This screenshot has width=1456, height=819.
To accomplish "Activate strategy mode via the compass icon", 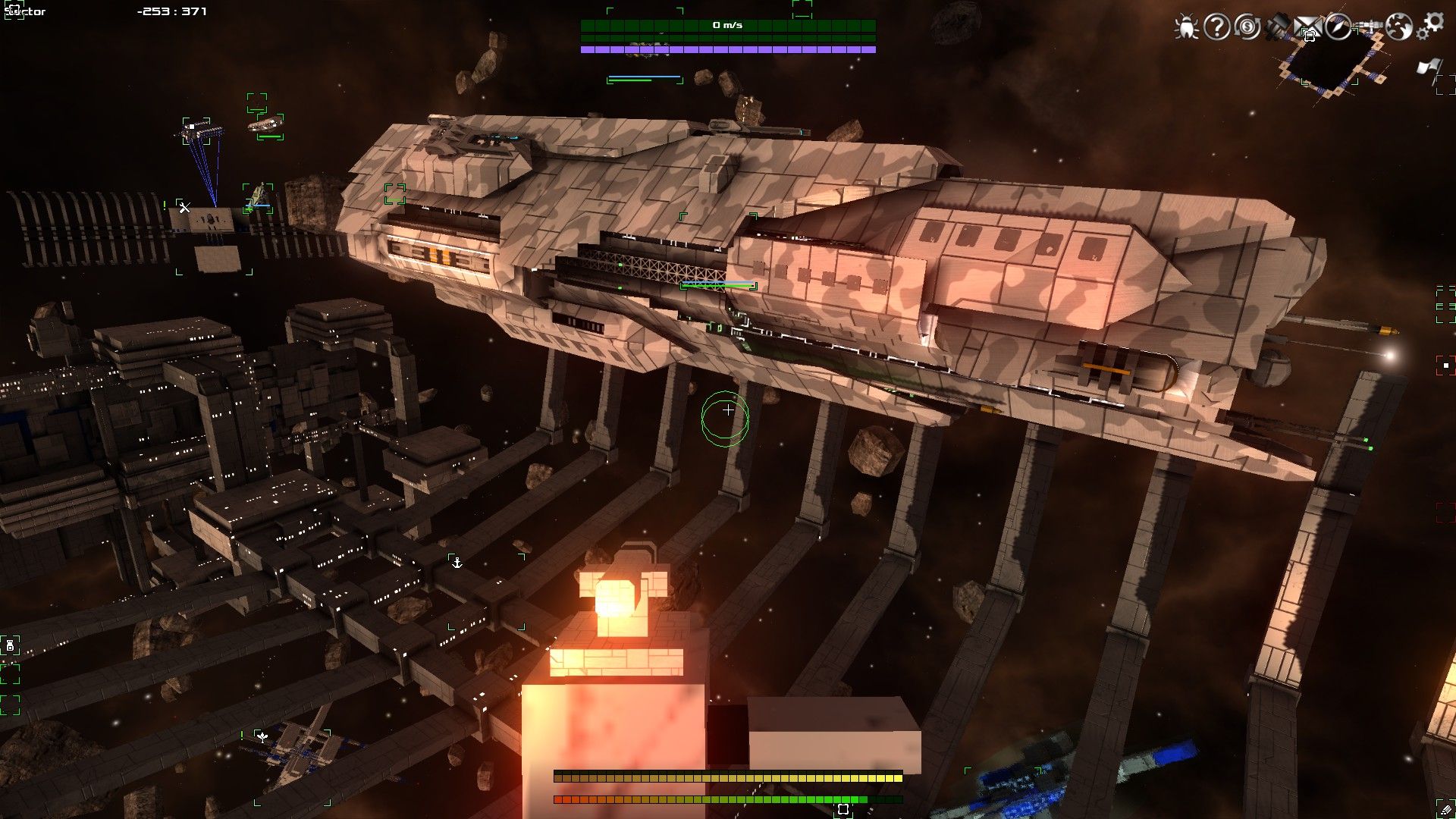I will [1338, 27].
